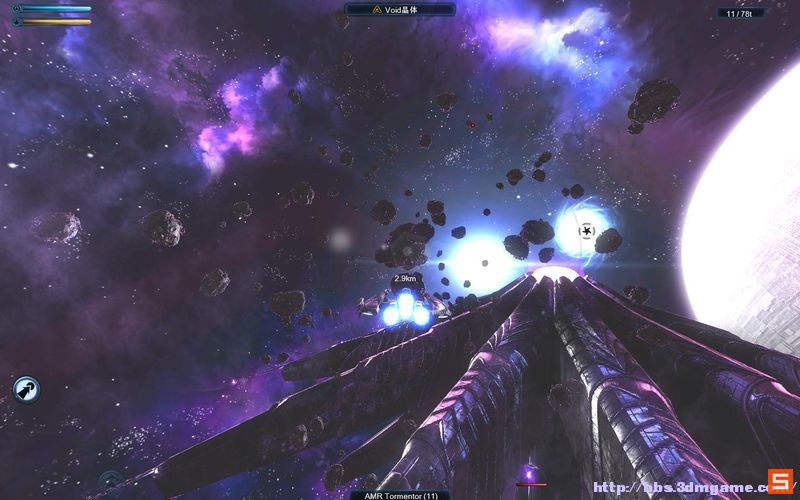Click the AMR Tormentor weapon label
Screen dimensions: 800x500
click(400, 494)
